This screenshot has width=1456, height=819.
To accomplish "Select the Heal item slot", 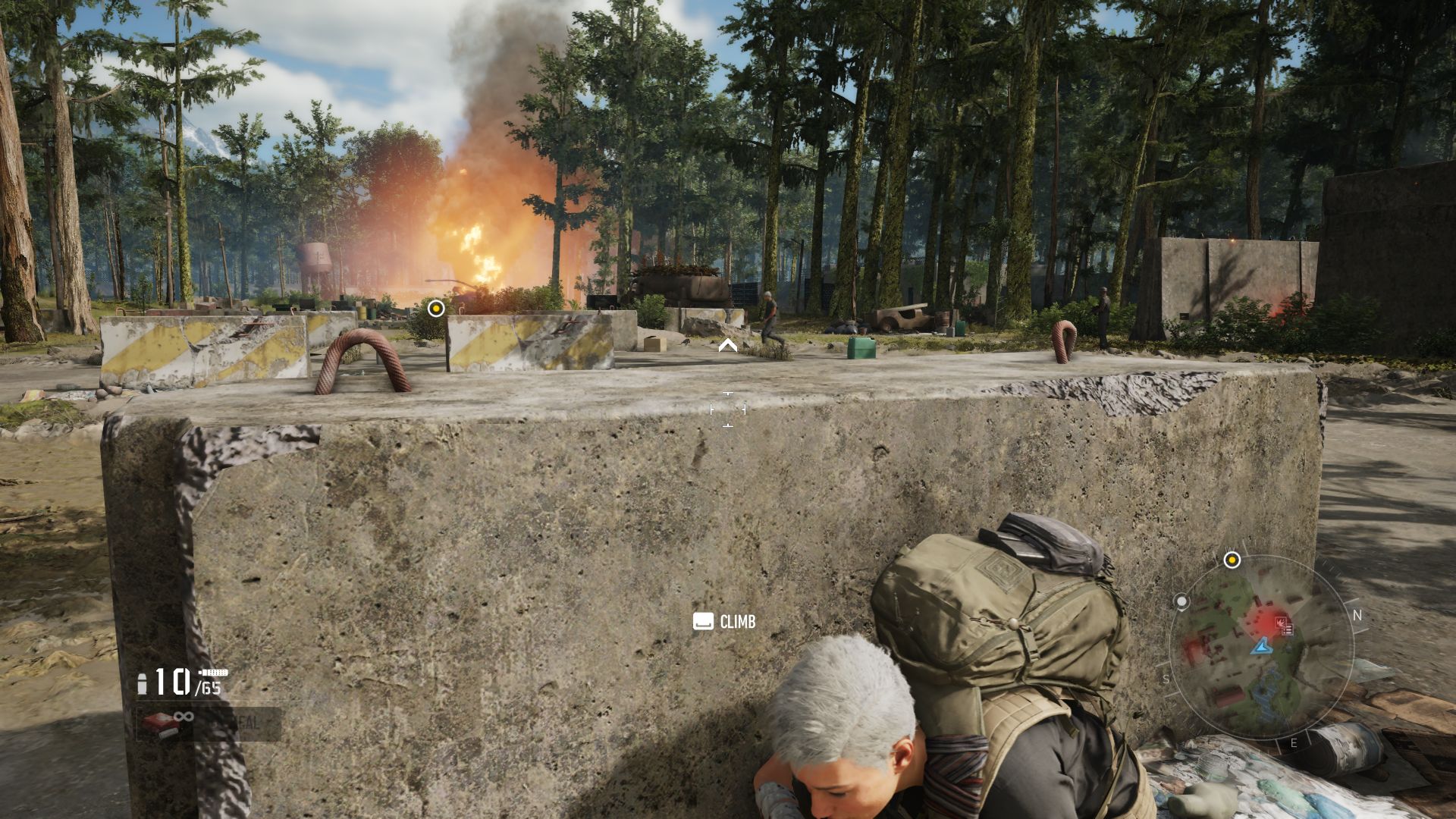I will [209, 723].
